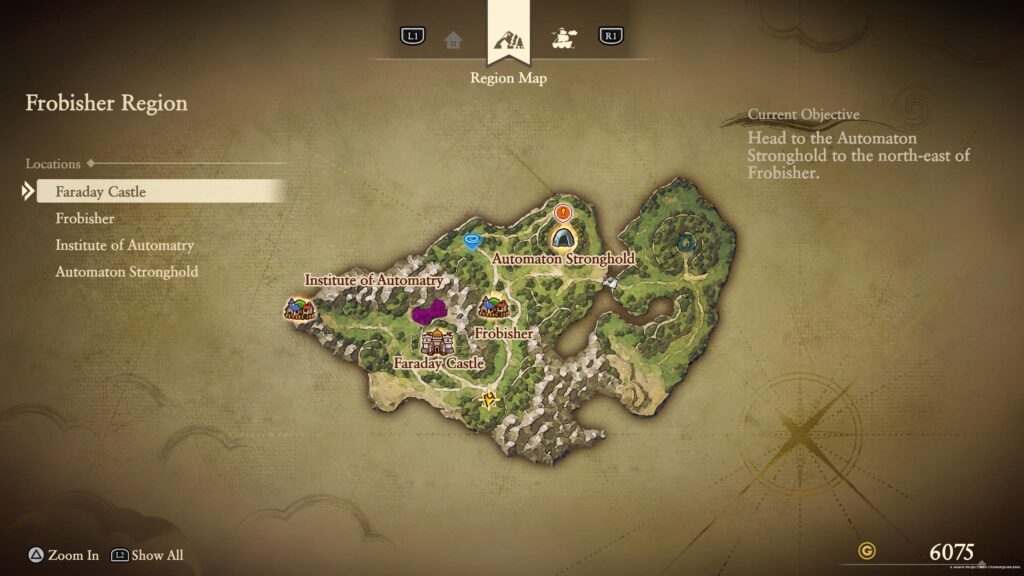The width and height of the screenshot is (1024, 576).
Task: Choose Frobisher from the locations list
Action: [x=85, y=218]
